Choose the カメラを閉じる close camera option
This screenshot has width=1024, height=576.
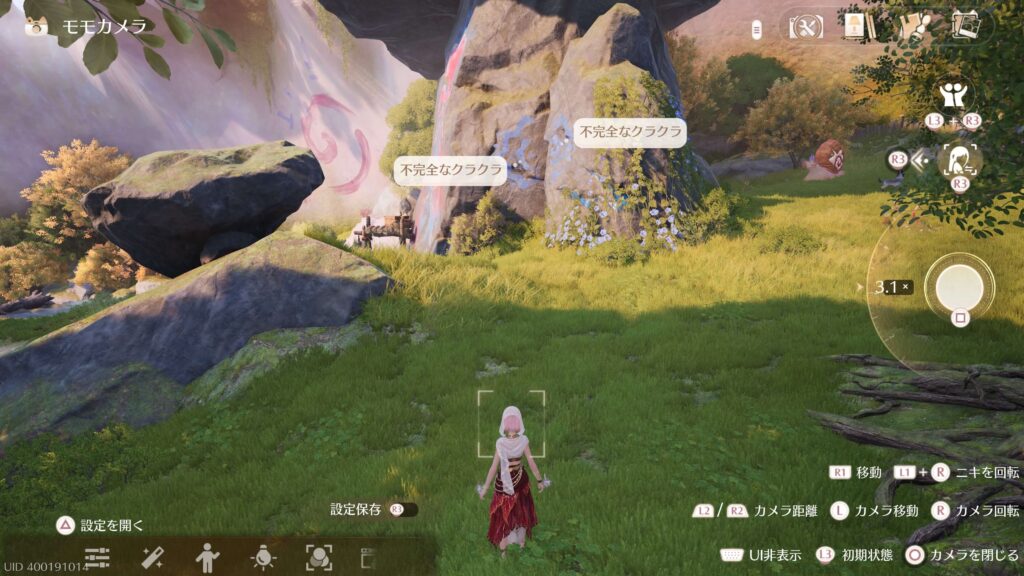click(974, 555)
